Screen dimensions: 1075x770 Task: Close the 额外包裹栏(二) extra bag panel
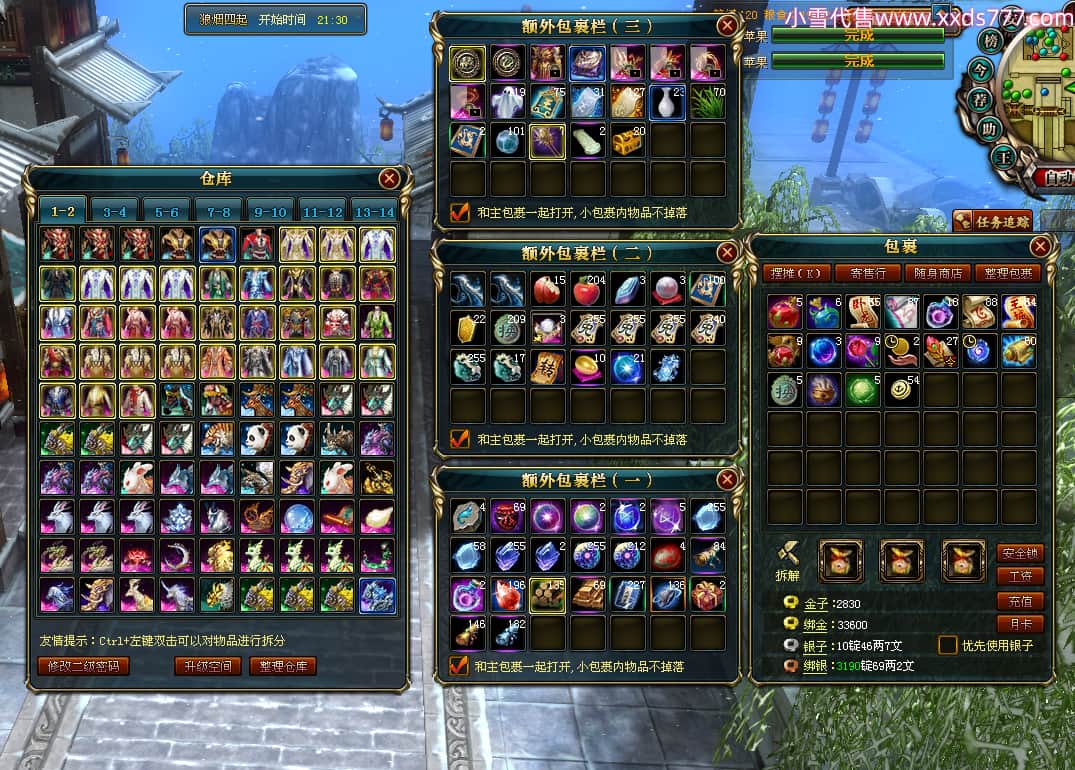click(x=727, y=253)
